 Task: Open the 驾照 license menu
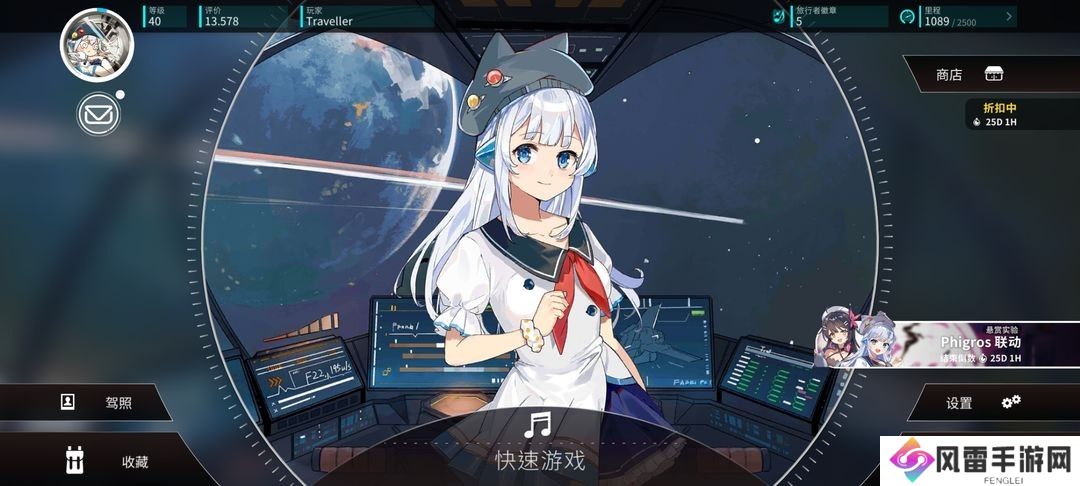(x=100, y=403)
